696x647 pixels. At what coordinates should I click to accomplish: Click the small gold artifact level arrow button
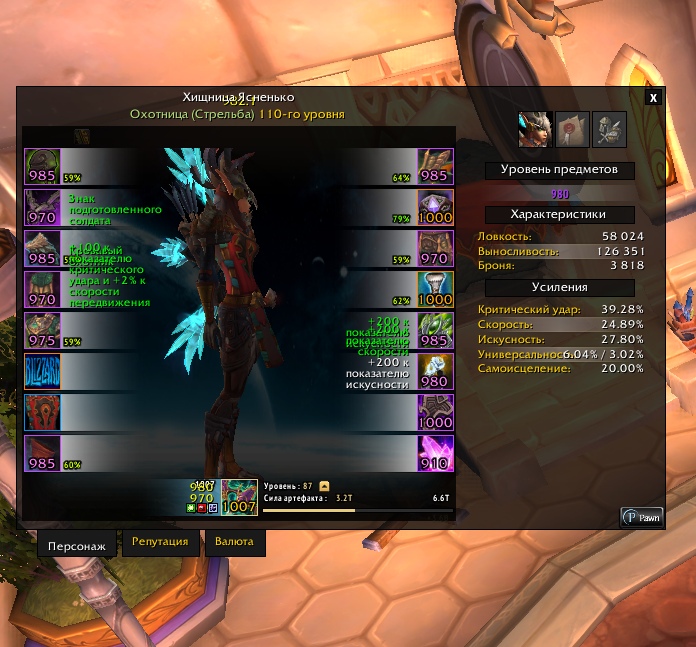(325, 486)
